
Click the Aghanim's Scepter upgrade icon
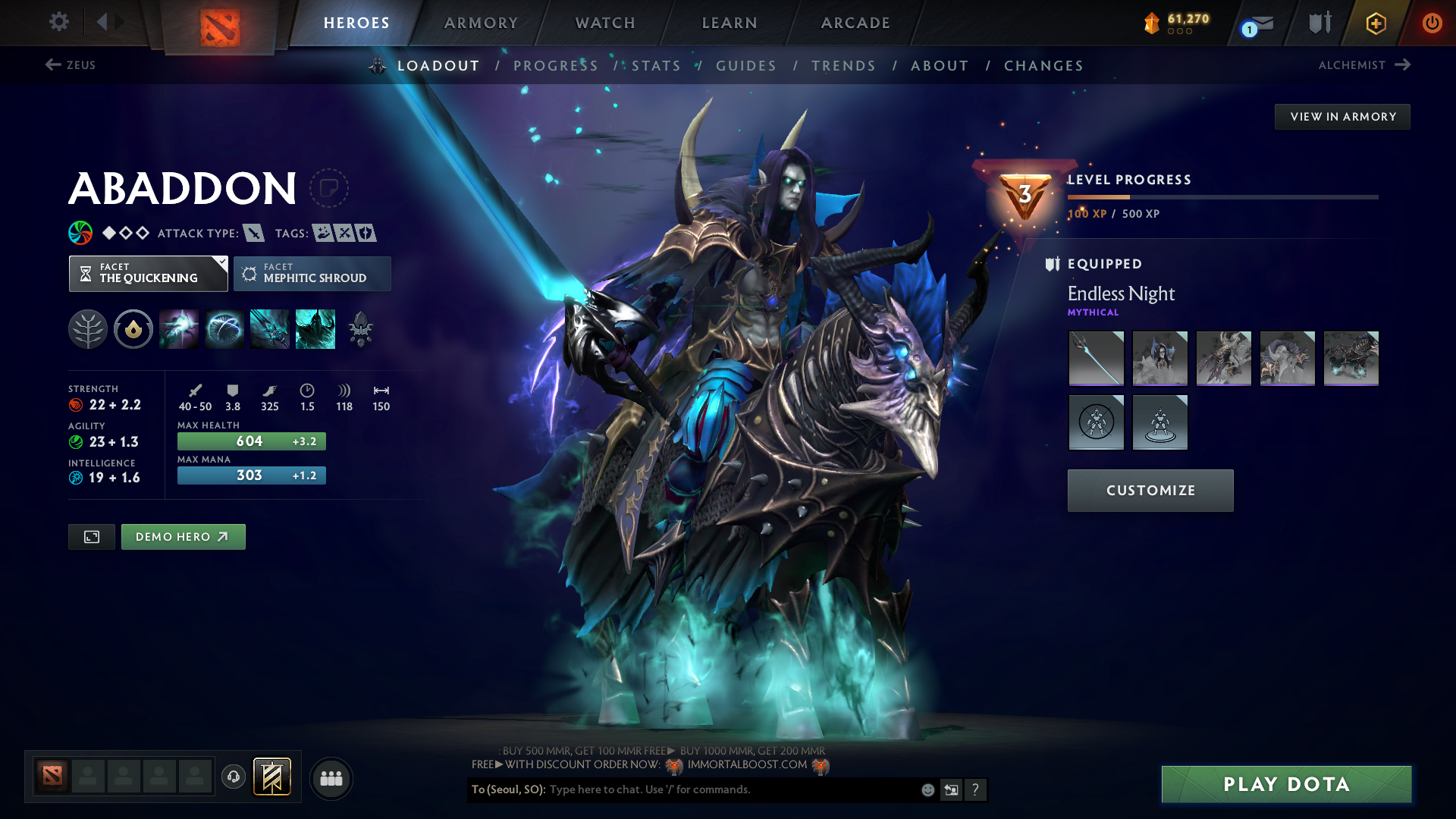click(360, 329)
